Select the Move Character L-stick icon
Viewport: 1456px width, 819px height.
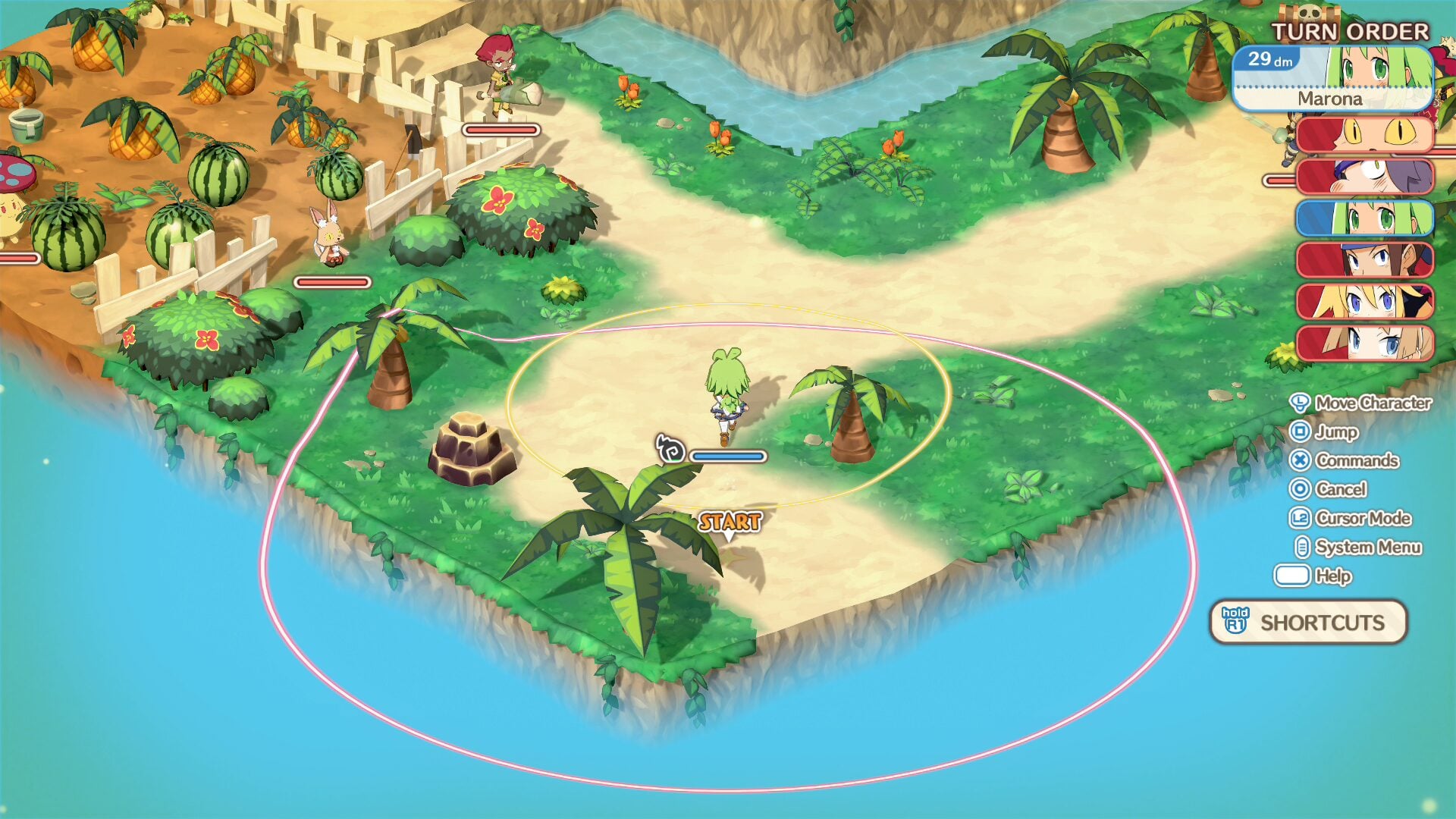pos(1300,404)
